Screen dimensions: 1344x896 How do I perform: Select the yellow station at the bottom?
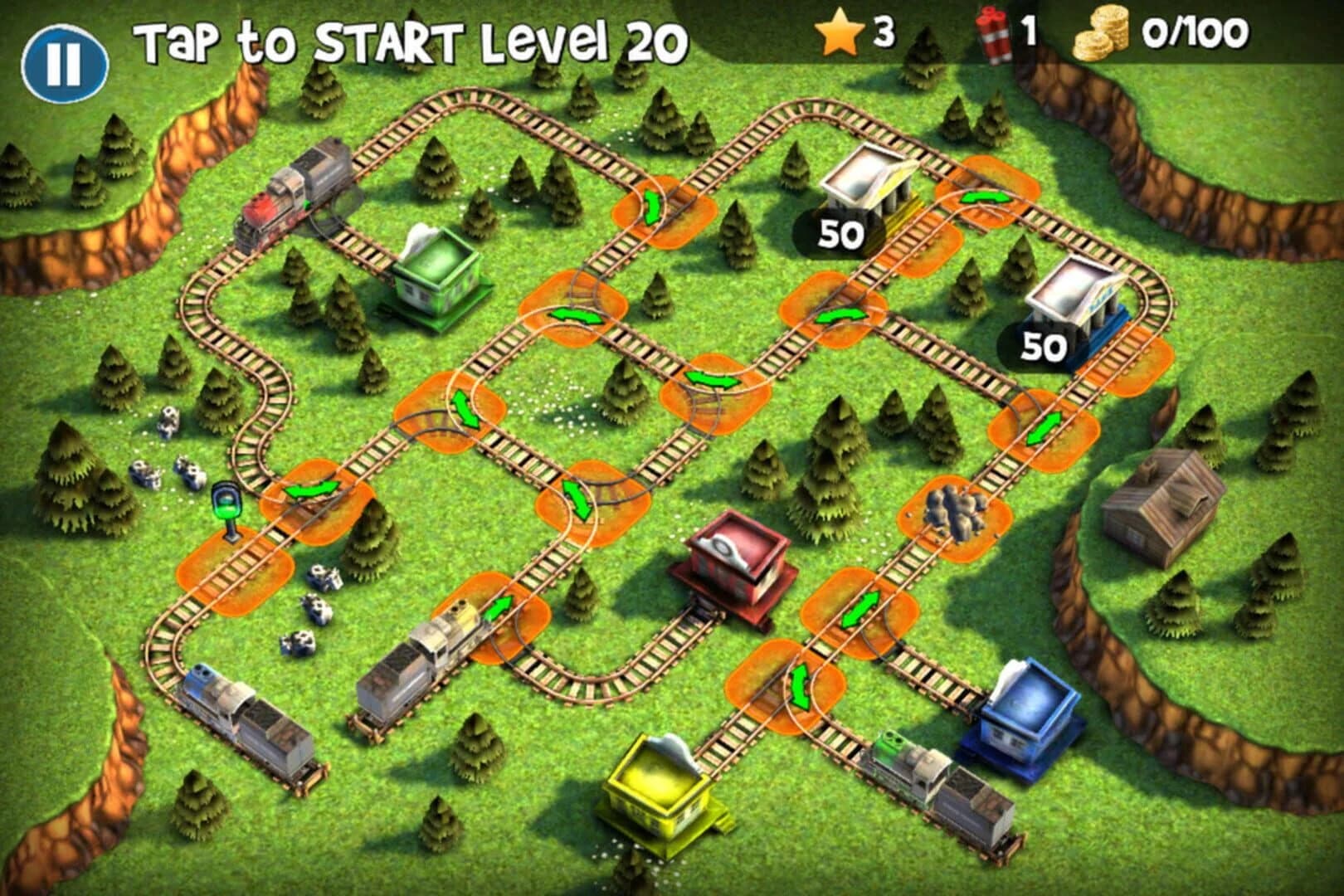coord(655,792)
